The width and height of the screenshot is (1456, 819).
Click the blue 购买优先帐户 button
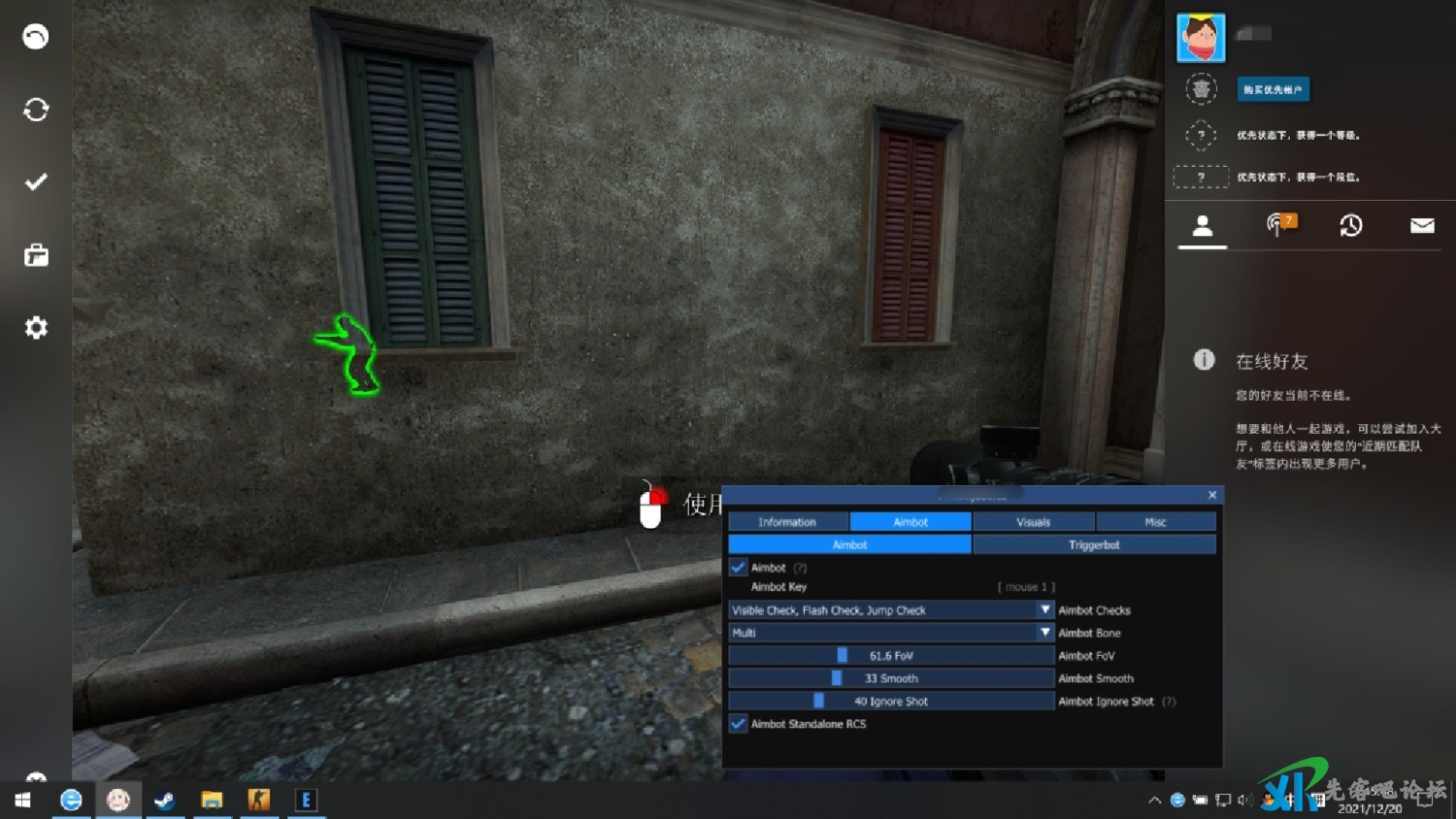coord(1273,89)
